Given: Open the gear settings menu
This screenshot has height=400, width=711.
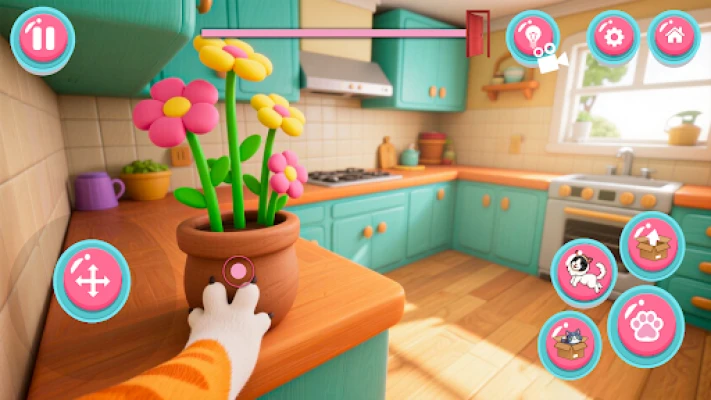Looking at the screenshot, I should click(613, 38).
